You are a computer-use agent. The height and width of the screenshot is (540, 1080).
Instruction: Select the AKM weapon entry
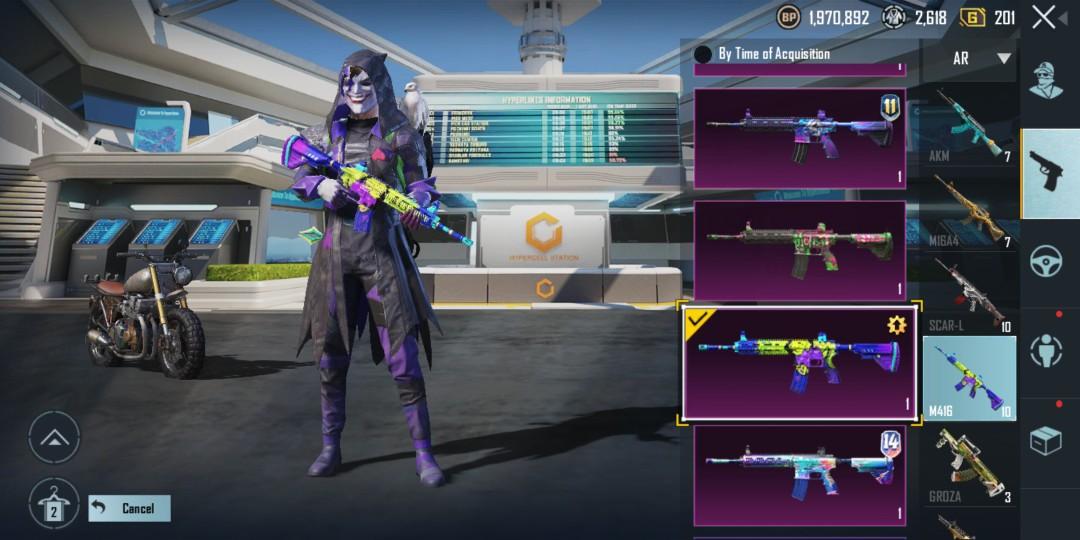coord(968,127)
